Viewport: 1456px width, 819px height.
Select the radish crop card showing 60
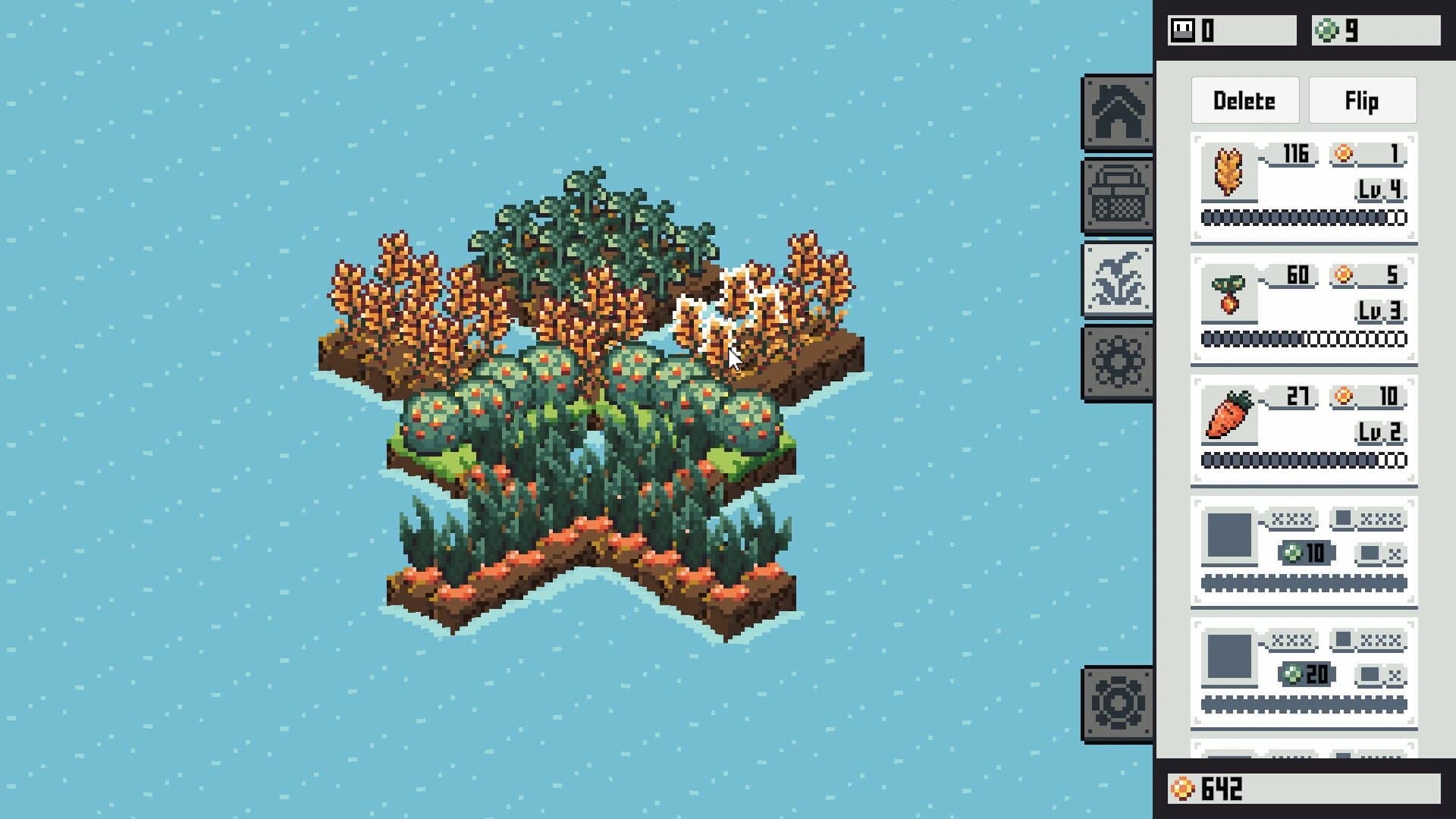pos(1304,307)
